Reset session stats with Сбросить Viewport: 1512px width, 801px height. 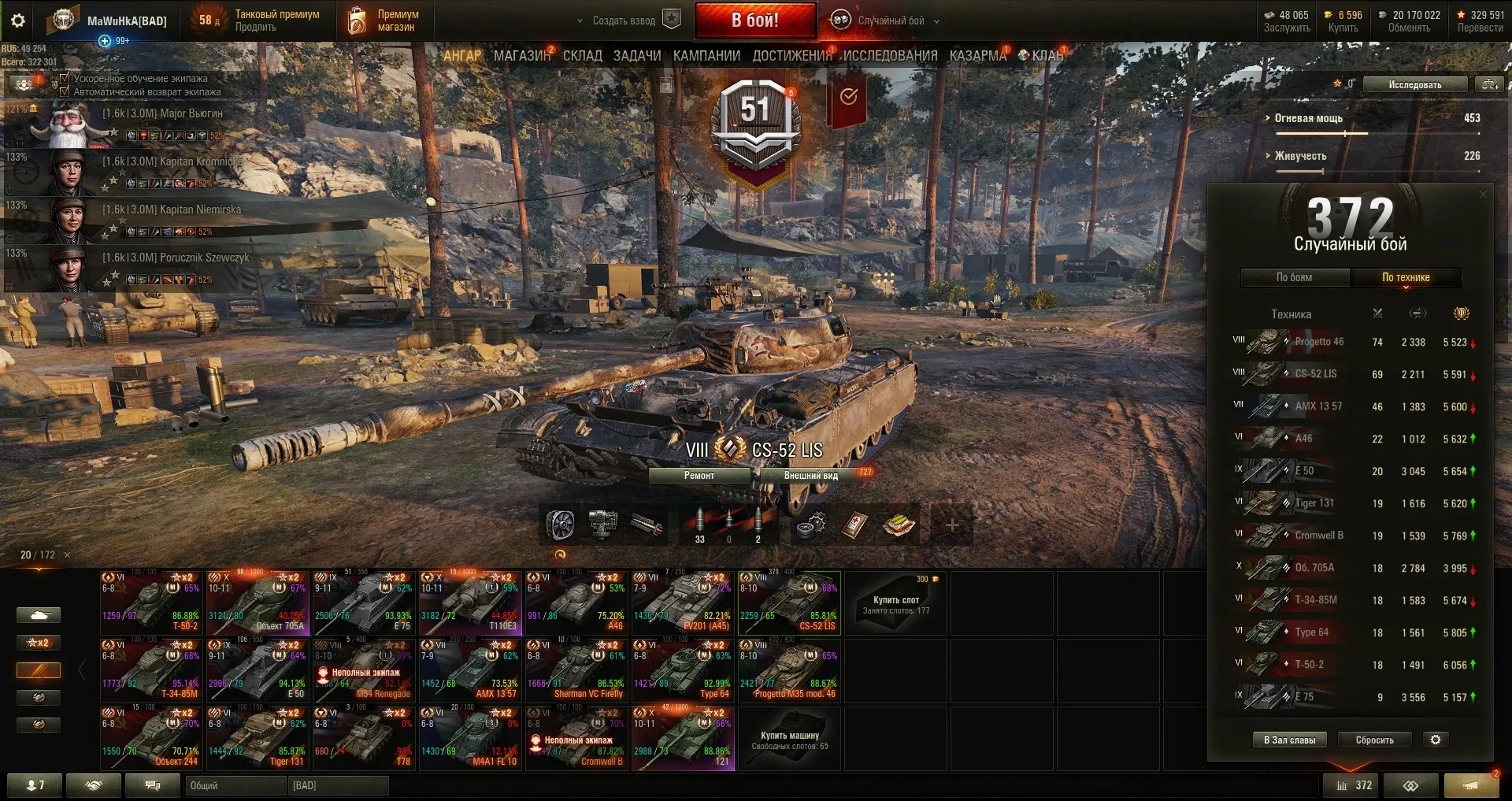tap(1374, 740)
